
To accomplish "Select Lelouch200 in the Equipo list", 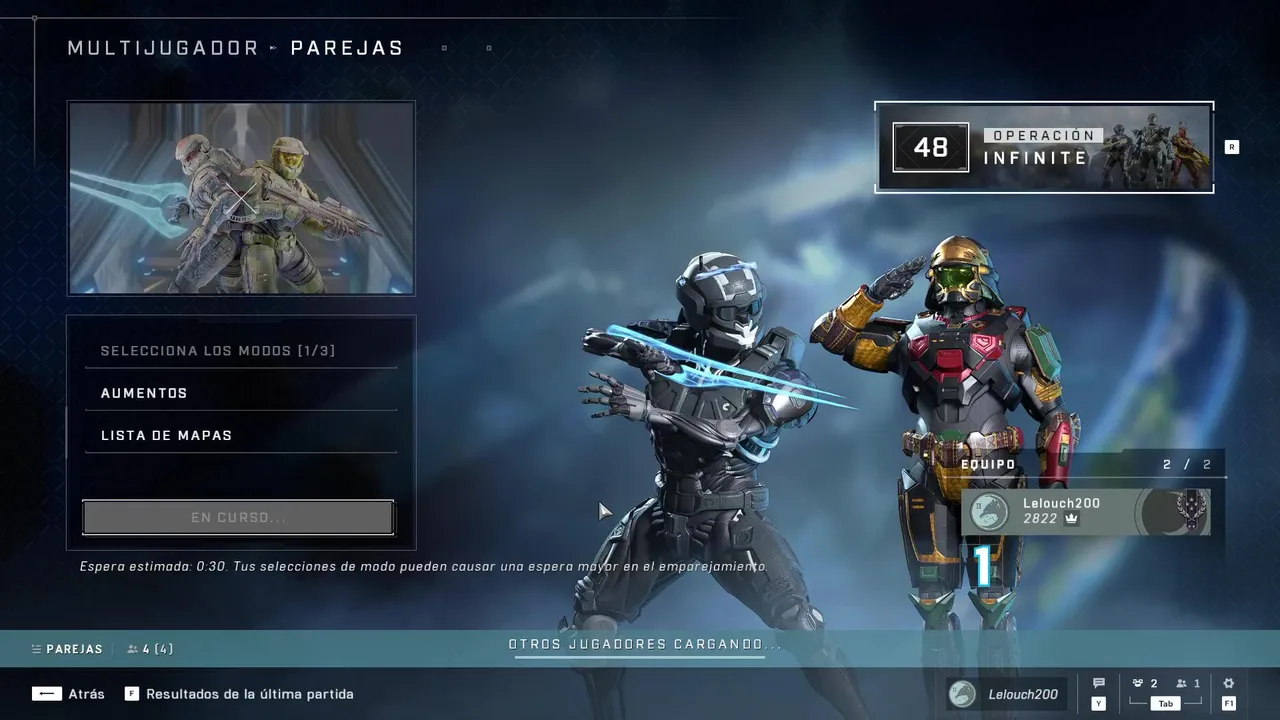I will [1086, 511].
